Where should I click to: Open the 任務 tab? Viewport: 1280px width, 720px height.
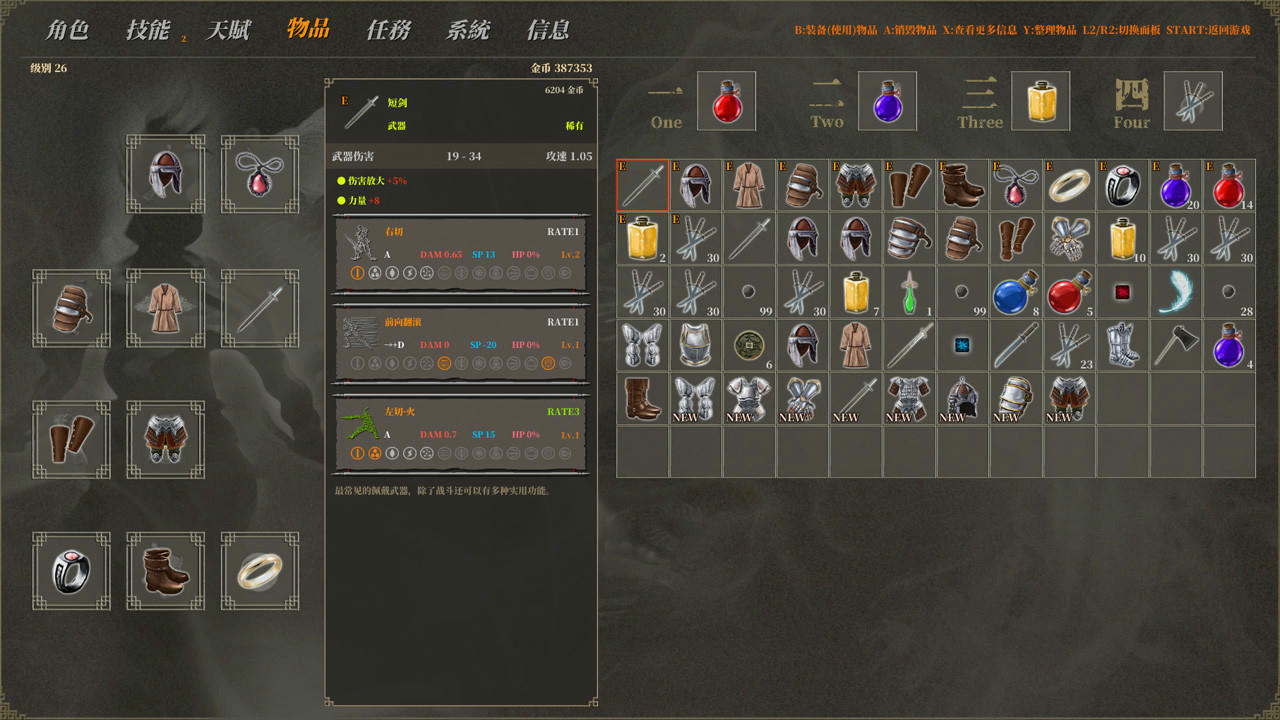388,30
